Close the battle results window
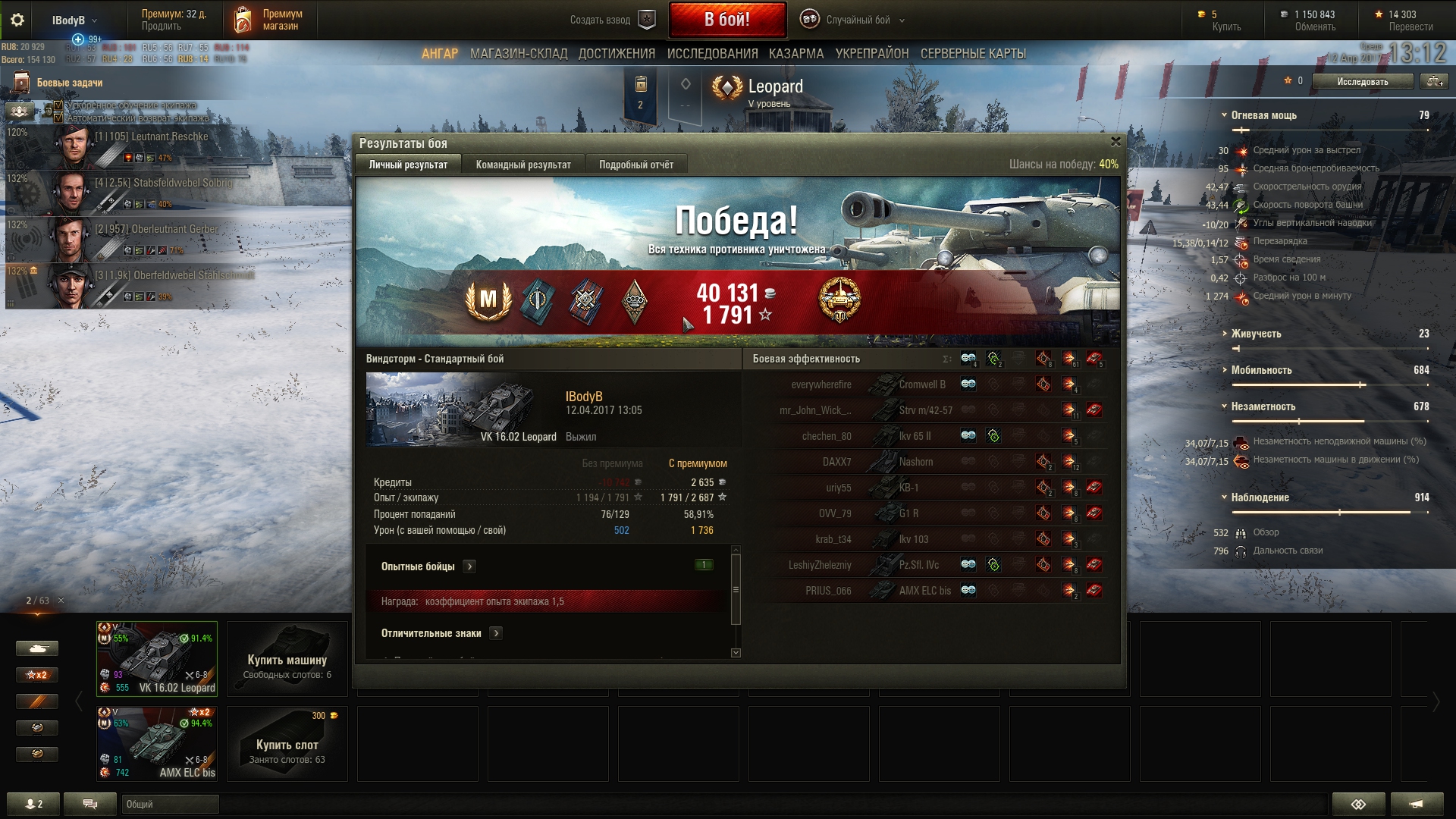This screenshot has height=819, width=1456. click(1116, 142)
